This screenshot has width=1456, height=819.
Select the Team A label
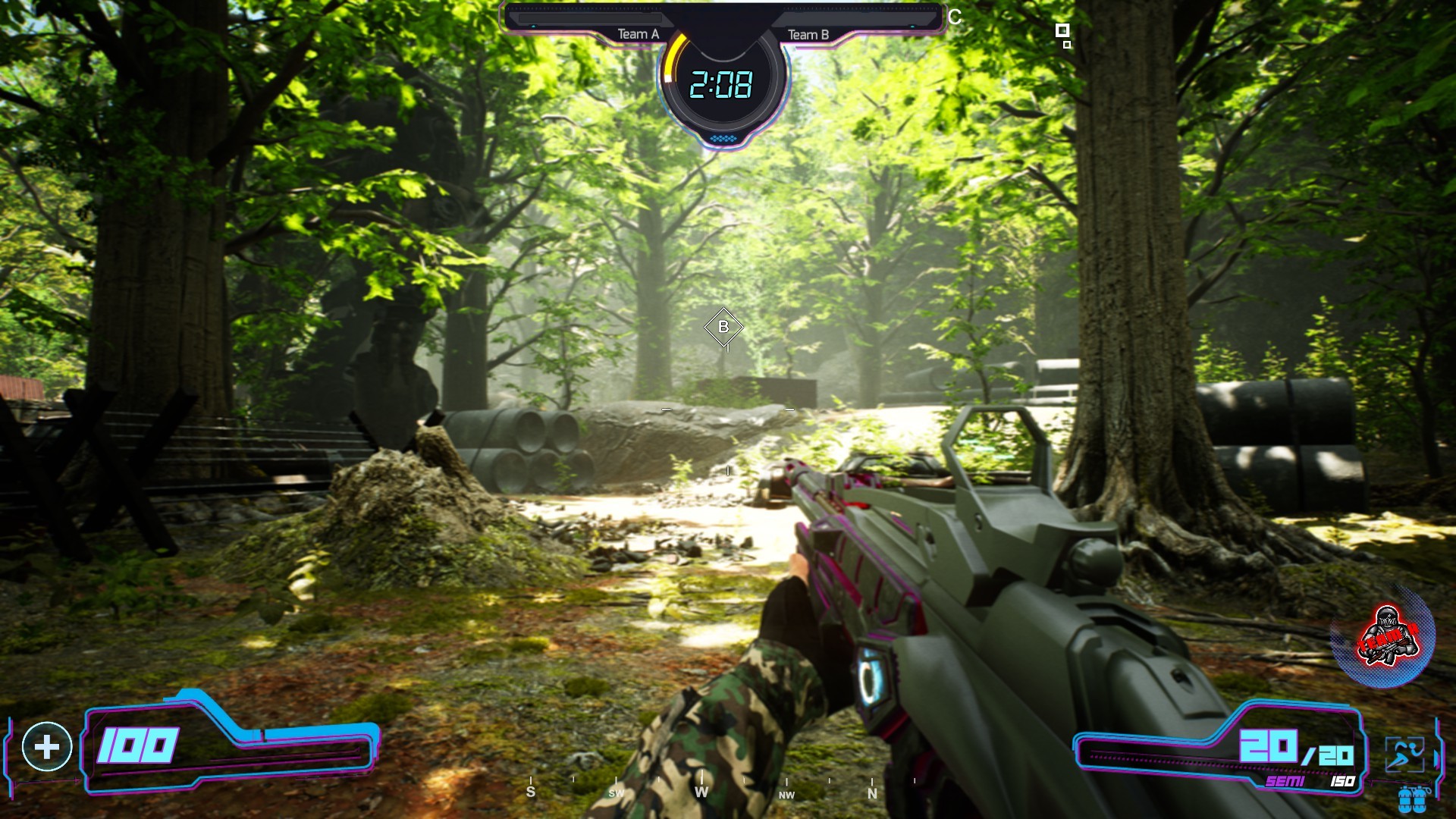[x=637, y=33]
